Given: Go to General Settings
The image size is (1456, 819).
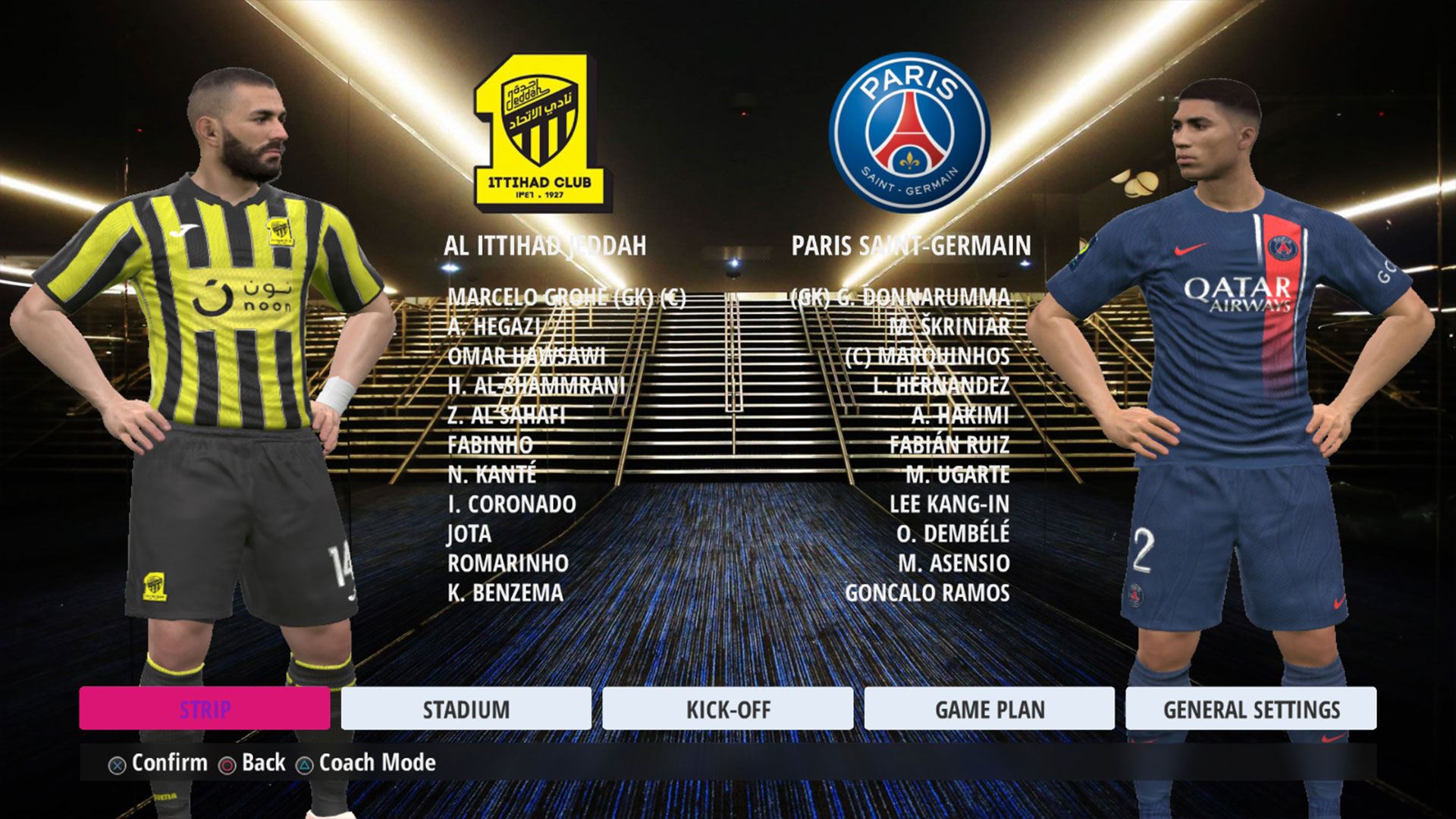Looking at the screenshot, I should (x=1250, y=709).
